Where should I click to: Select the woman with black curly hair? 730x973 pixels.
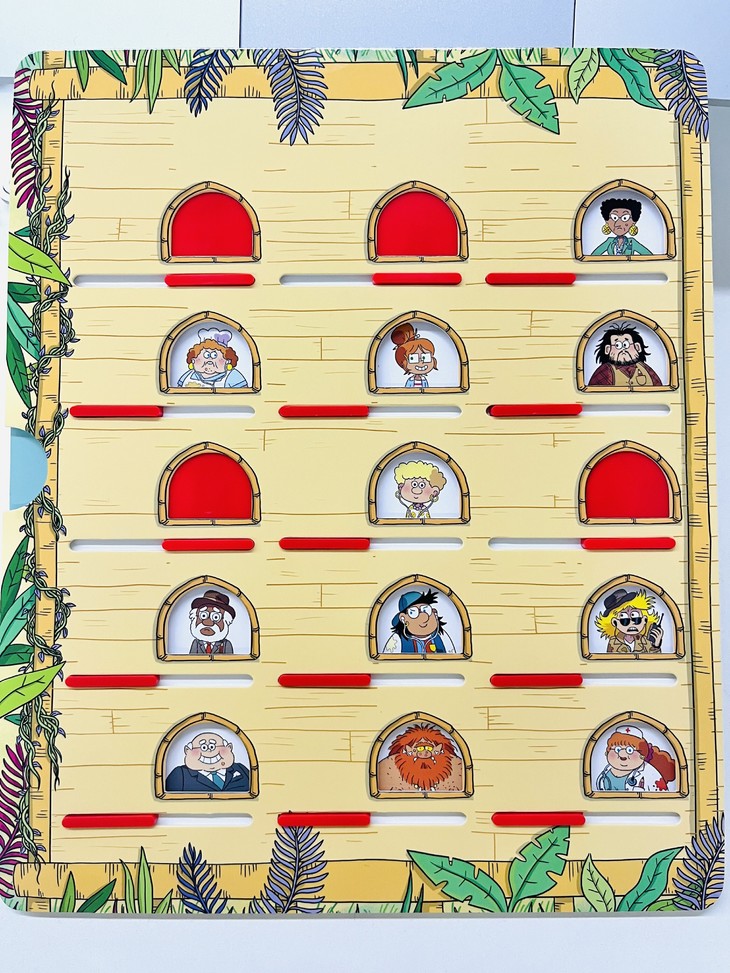click(623, 226)
